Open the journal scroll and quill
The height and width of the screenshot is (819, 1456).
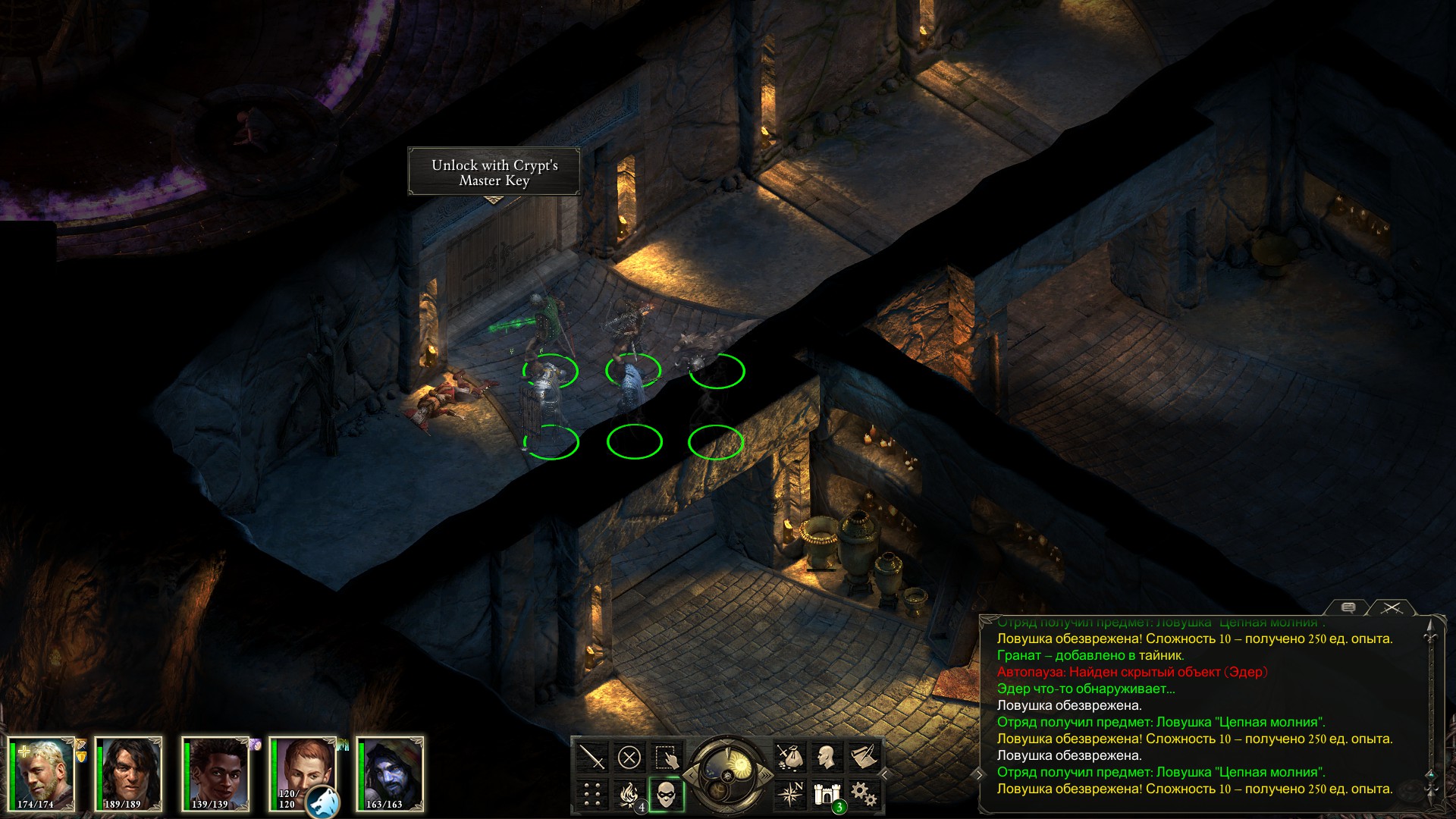point(864,757)
